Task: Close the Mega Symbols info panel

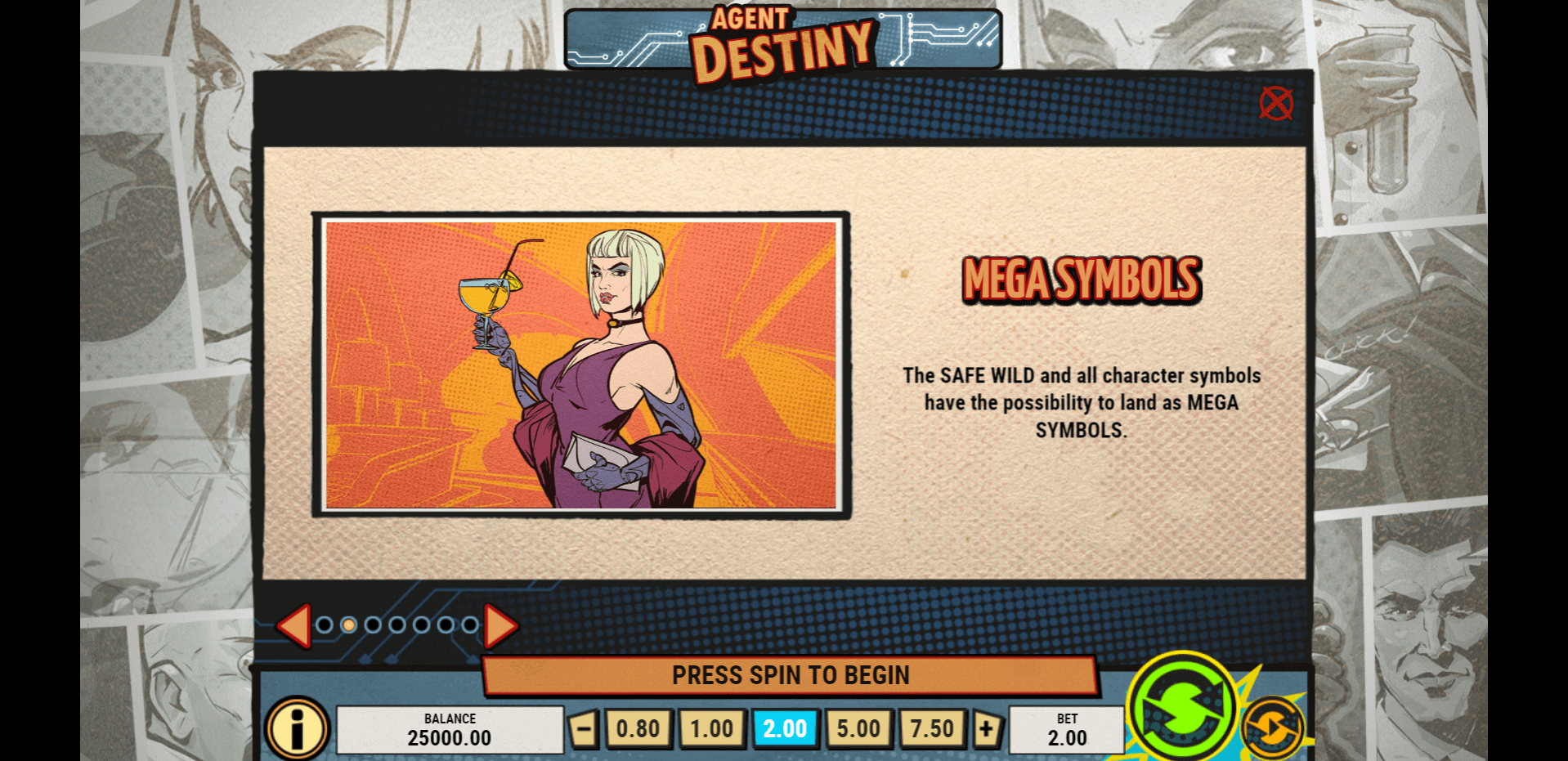Action: coord(1275,104)
